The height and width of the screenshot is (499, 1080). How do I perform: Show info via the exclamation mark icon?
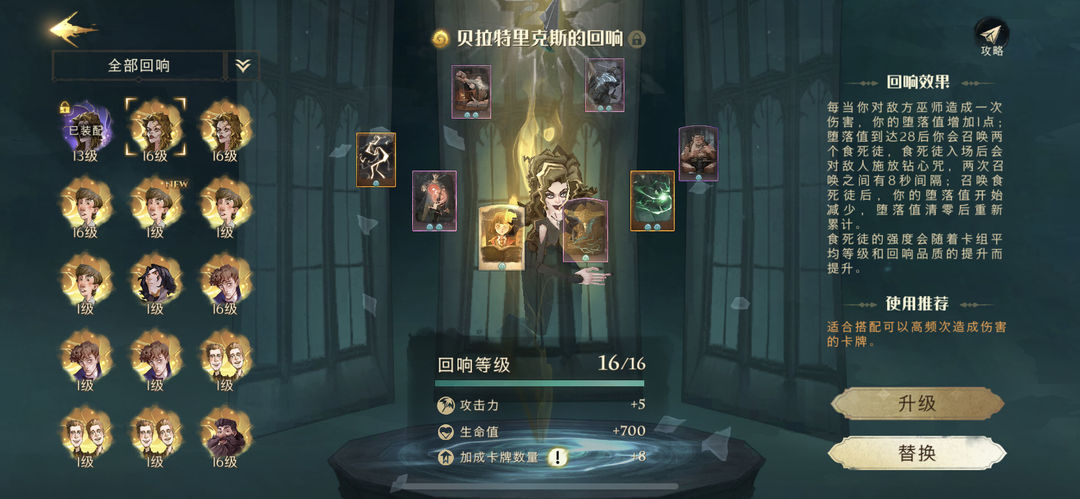click(556, 457)
